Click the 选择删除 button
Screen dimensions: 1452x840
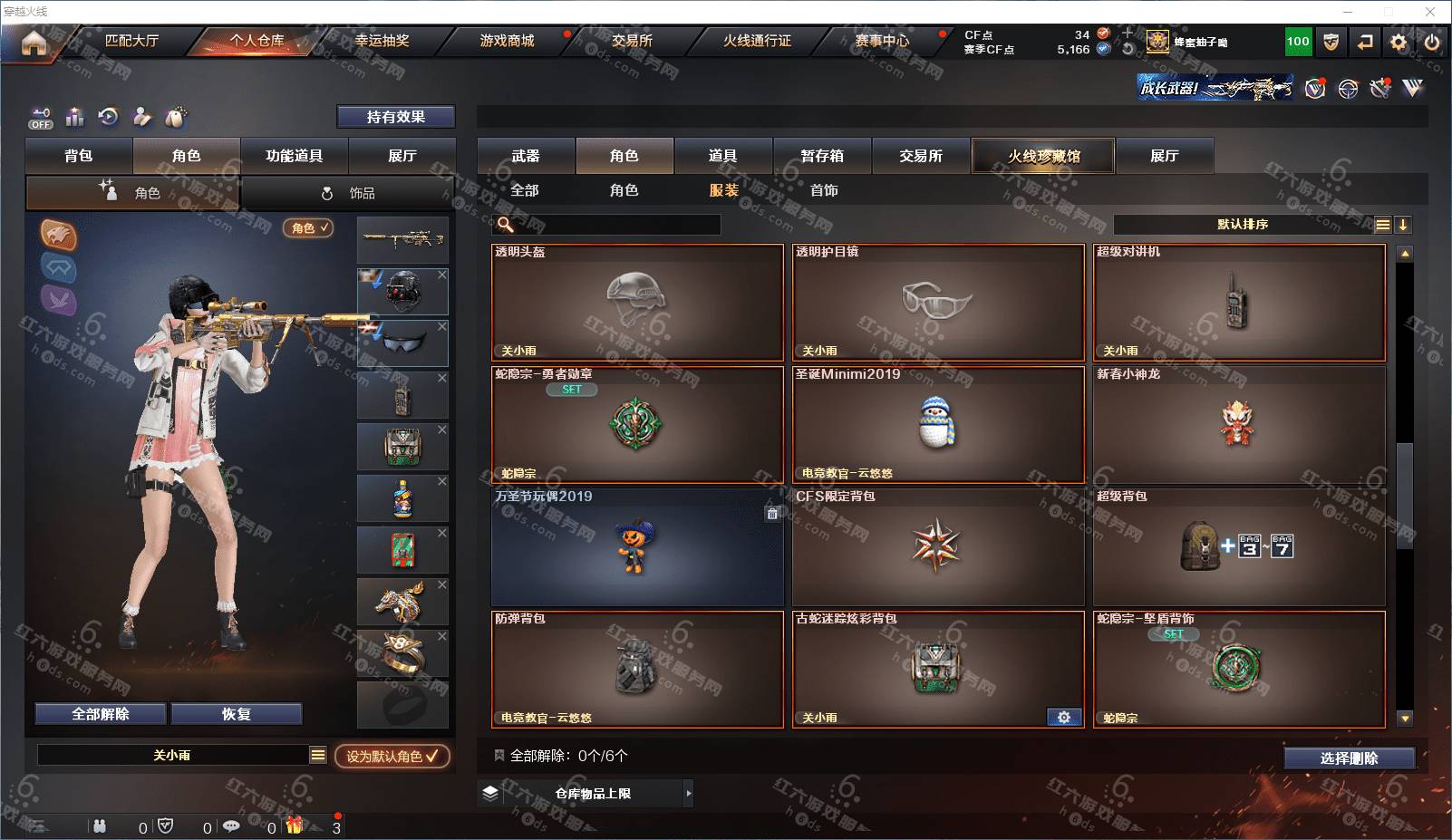click(x=1349, y=758)
